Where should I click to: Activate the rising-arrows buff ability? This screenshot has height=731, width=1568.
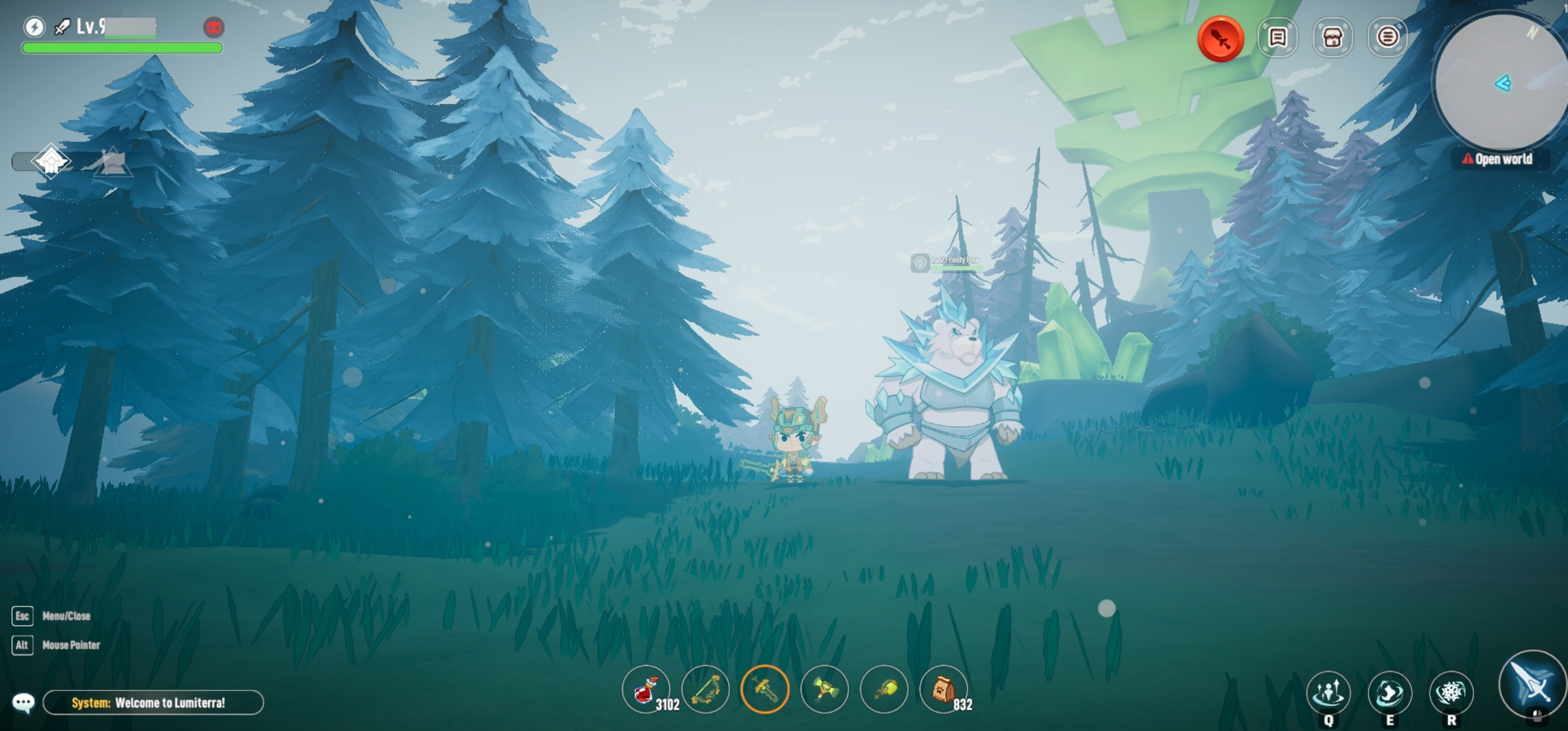coord(1328,693)
